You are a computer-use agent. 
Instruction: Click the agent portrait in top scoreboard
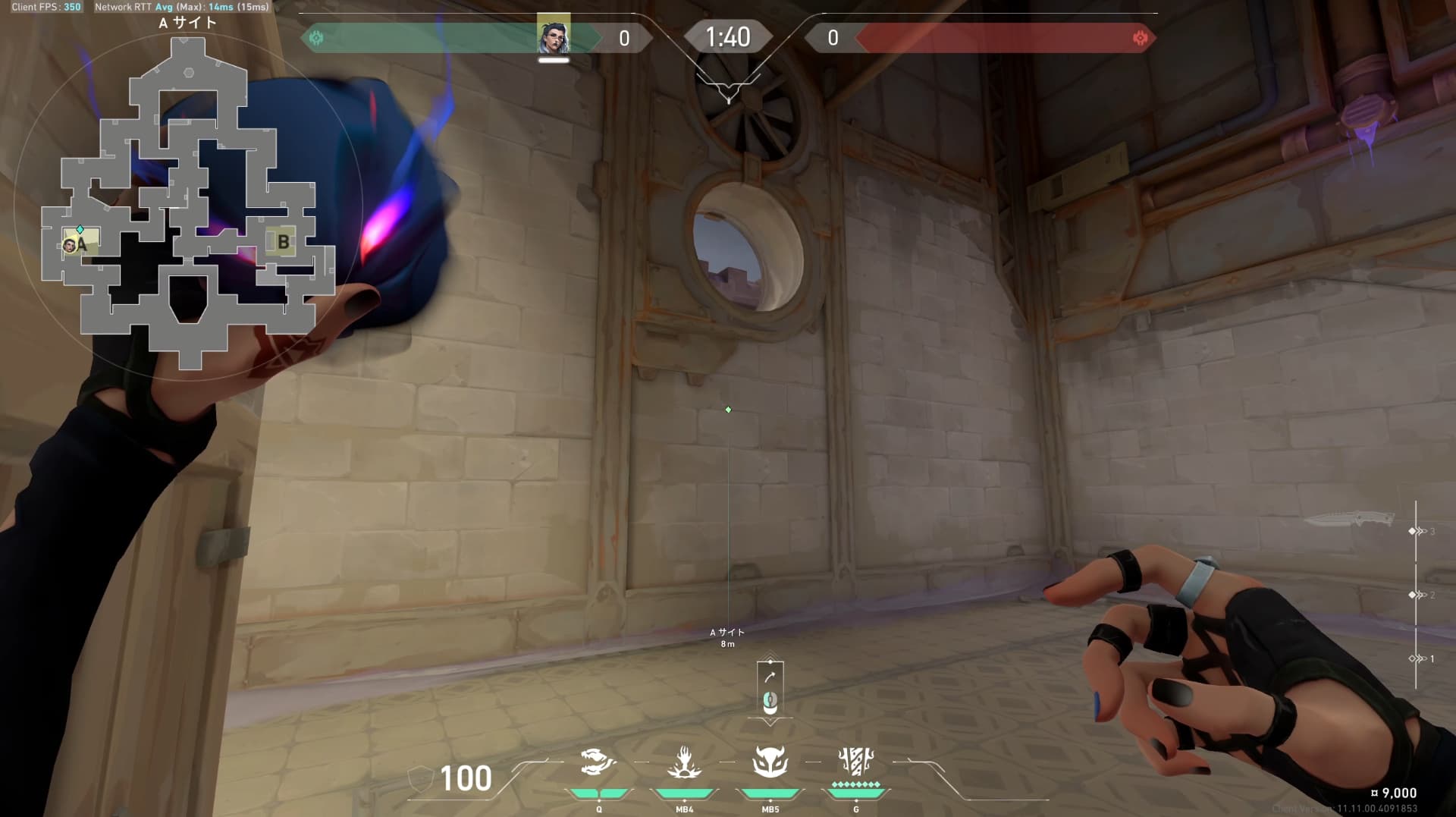(554, 36)
